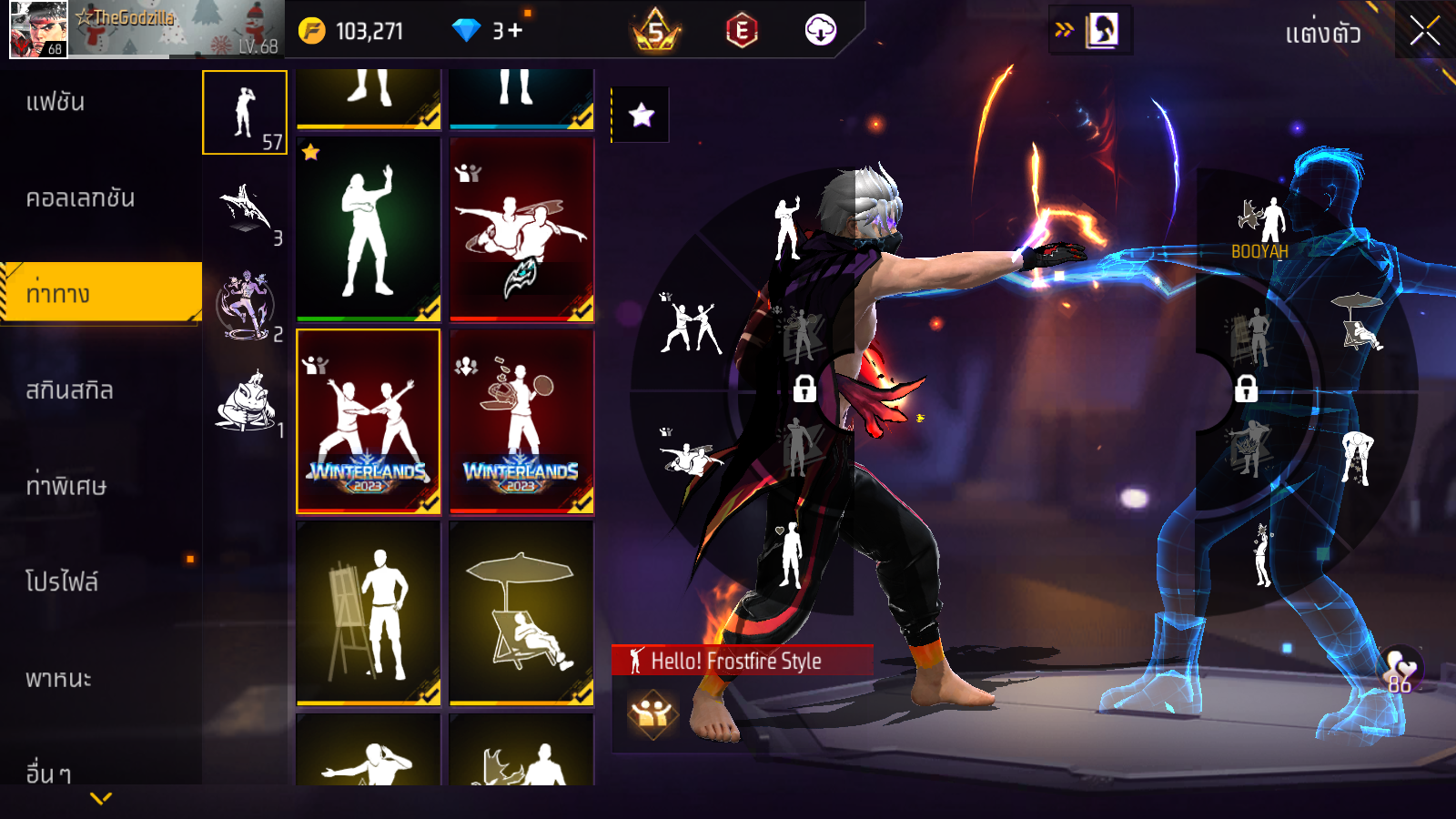The width and height of the screenshot is (1456, 819).
Task: Open the สกินสกิล (Skill skins) category
Action: click(69, 390)
